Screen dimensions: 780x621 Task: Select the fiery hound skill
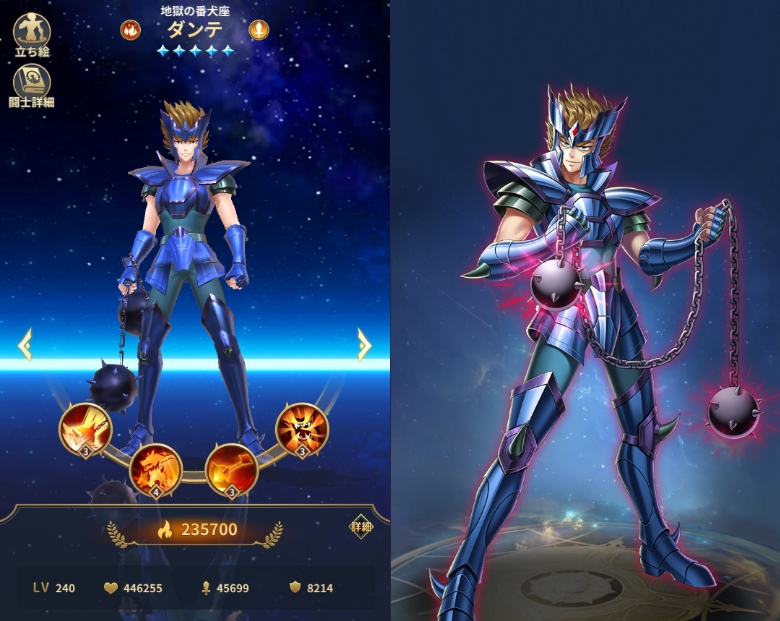click(155, 468)
